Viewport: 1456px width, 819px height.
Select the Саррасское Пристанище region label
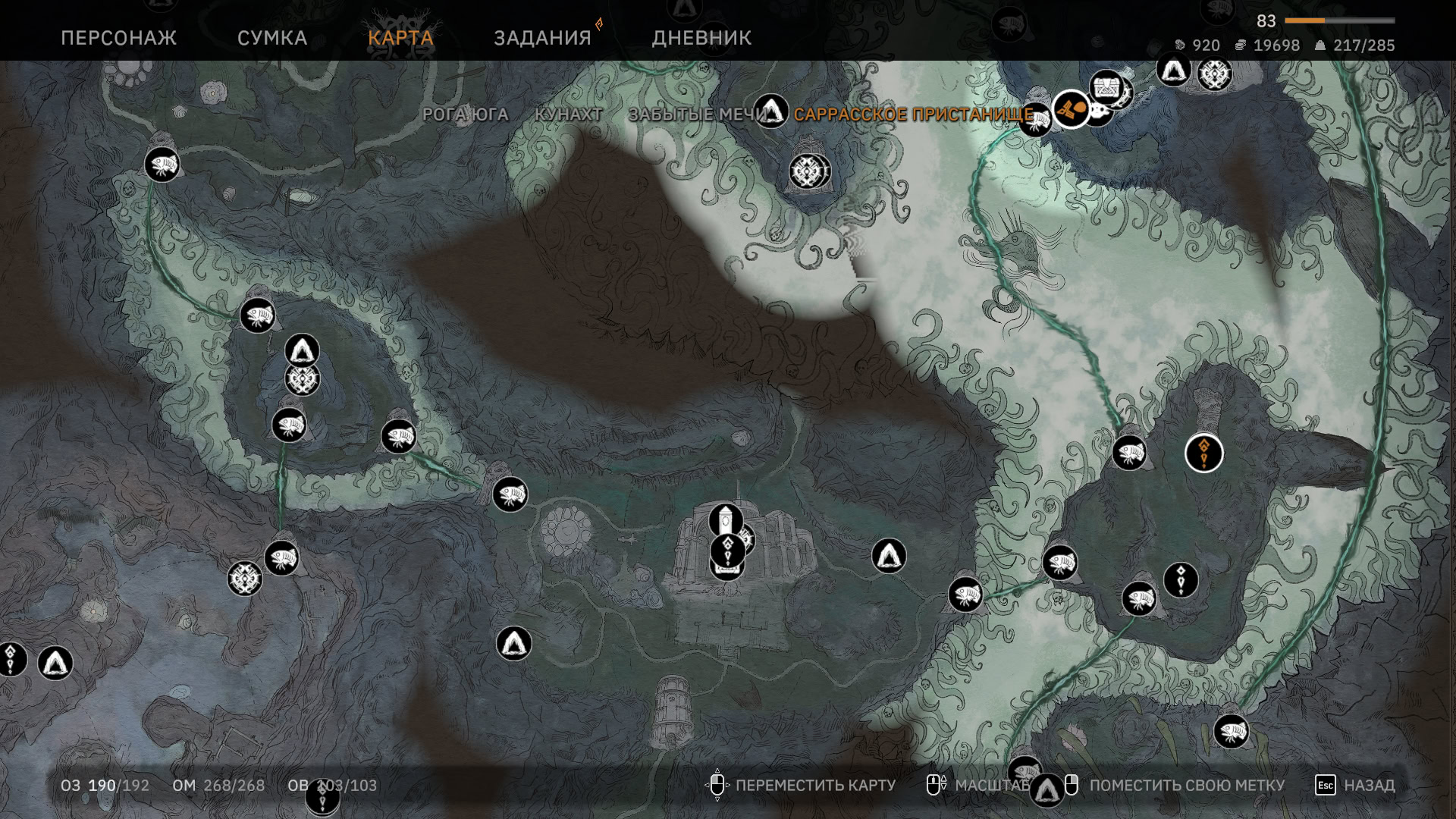tap(913, 115)
